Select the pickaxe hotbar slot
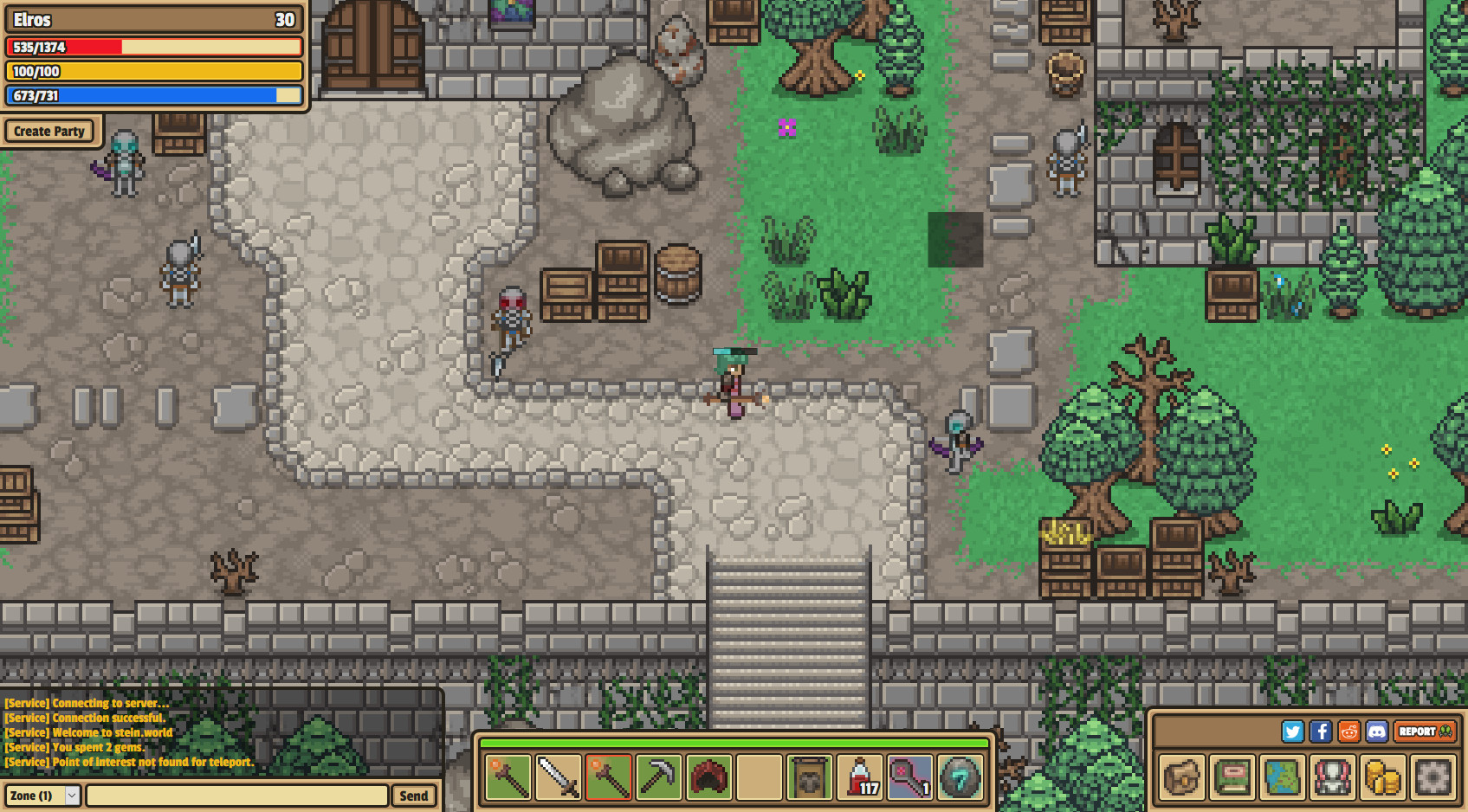The width and height of the screenshot is (1468, 812). (659, 777)
